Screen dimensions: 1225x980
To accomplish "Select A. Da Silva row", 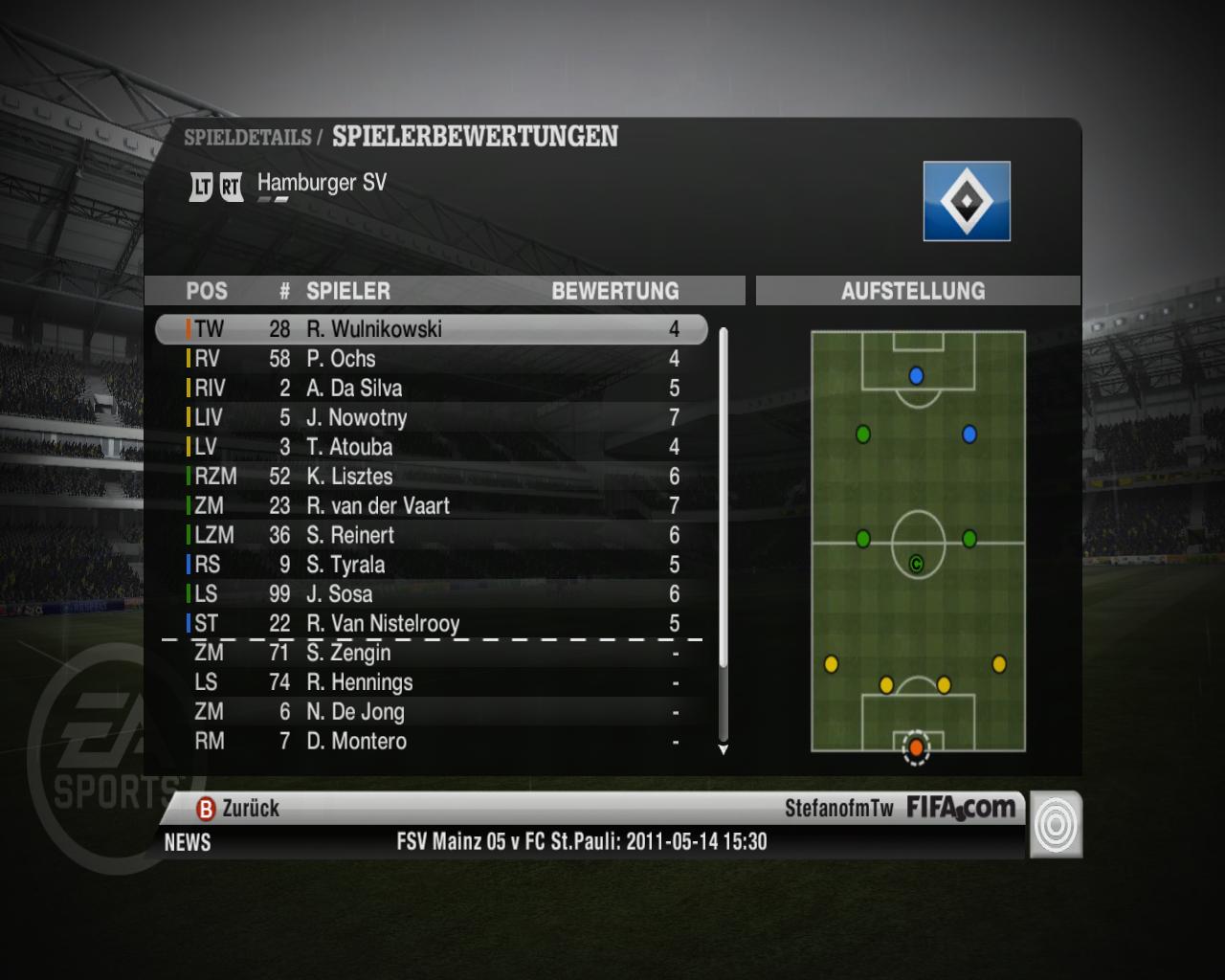I will [431, 389].
